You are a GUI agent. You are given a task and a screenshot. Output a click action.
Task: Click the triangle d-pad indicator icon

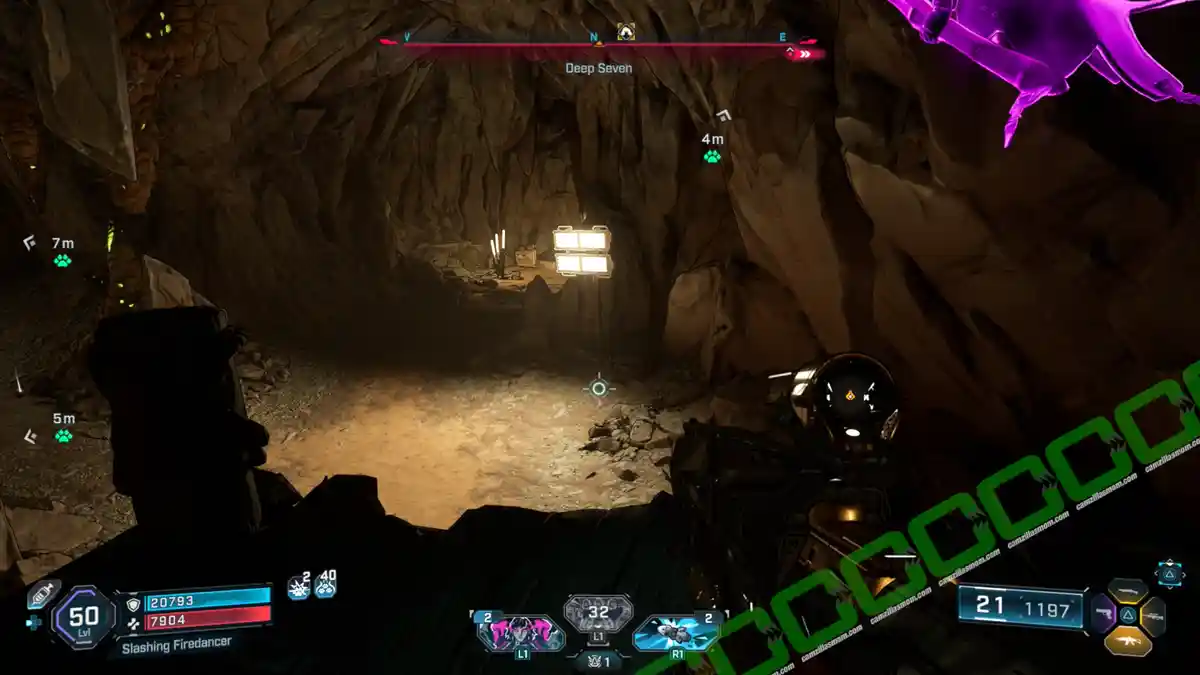click(x=1169, y=573)
